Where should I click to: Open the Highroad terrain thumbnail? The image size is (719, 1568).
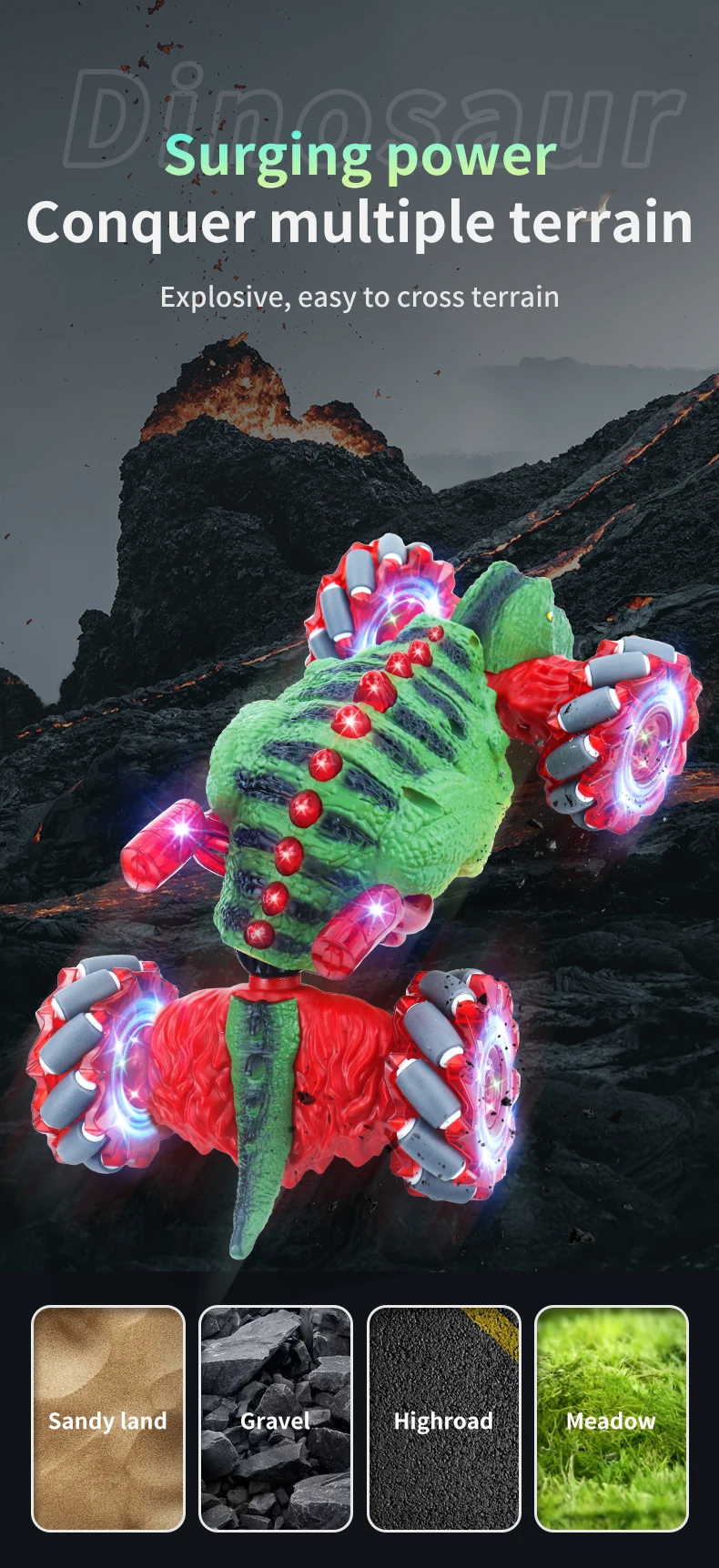[443, 1418]
